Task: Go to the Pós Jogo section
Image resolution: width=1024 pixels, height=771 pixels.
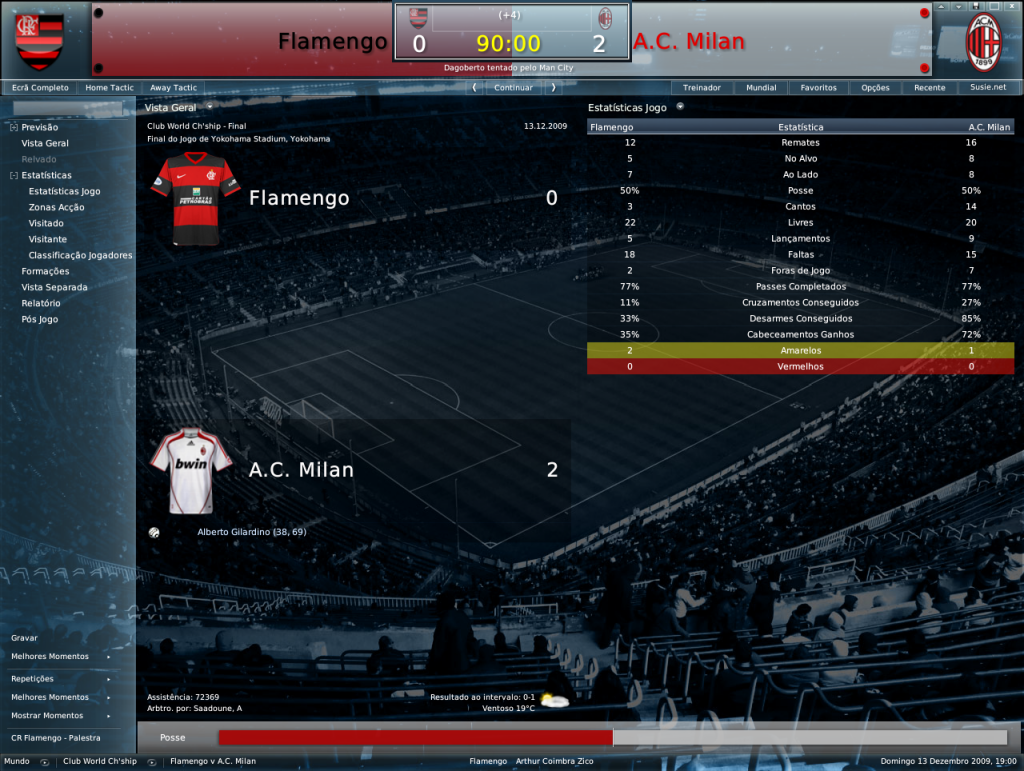Action: 40,319
